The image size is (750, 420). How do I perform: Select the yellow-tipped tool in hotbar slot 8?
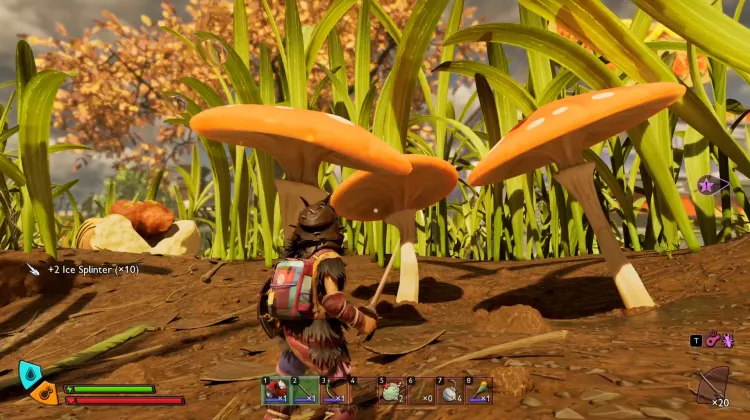tap(478, 391)
